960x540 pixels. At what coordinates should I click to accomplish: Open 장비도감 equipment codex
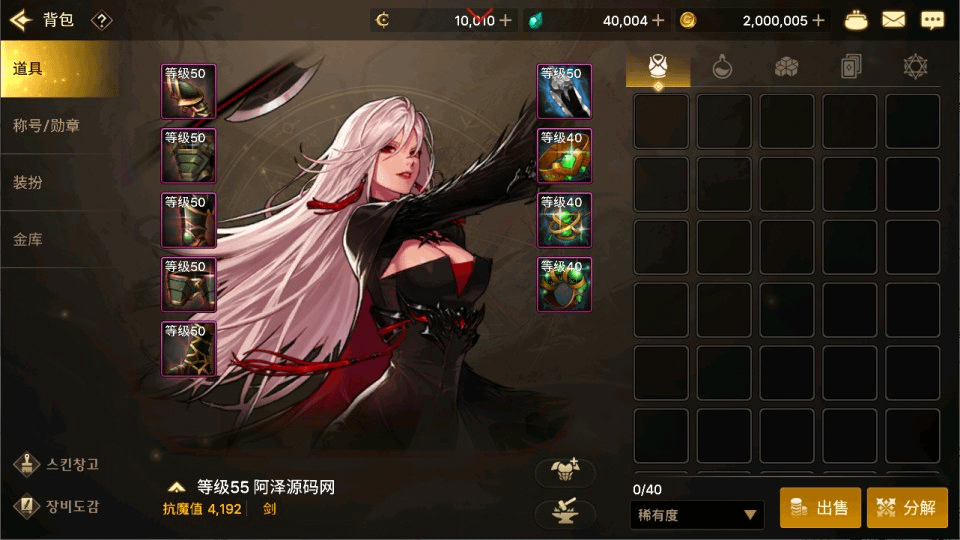click(60, 505)
